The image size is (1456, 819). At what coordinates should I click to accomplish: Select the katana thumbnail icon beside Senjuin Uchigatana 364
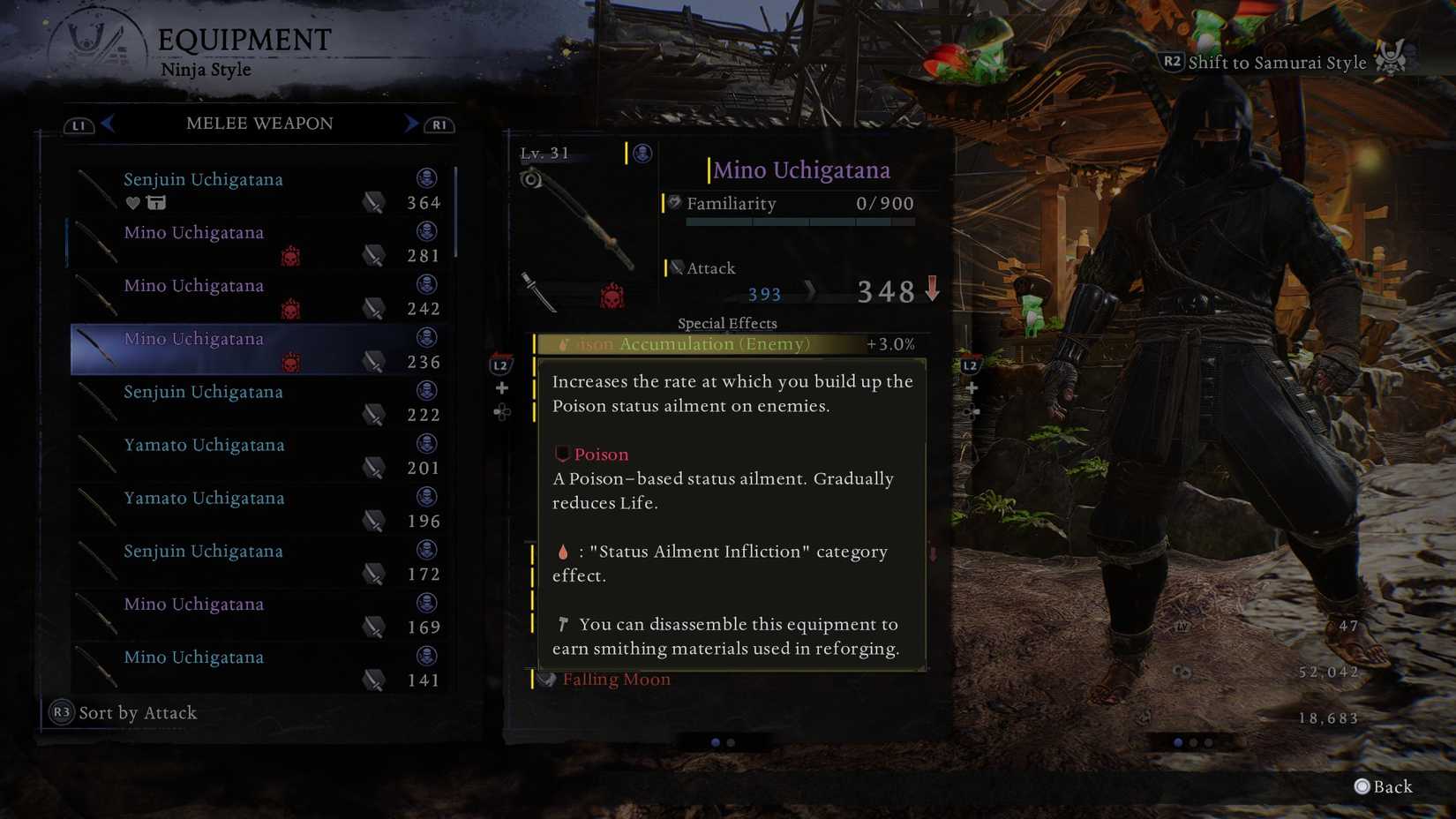(x=97, y=188)
